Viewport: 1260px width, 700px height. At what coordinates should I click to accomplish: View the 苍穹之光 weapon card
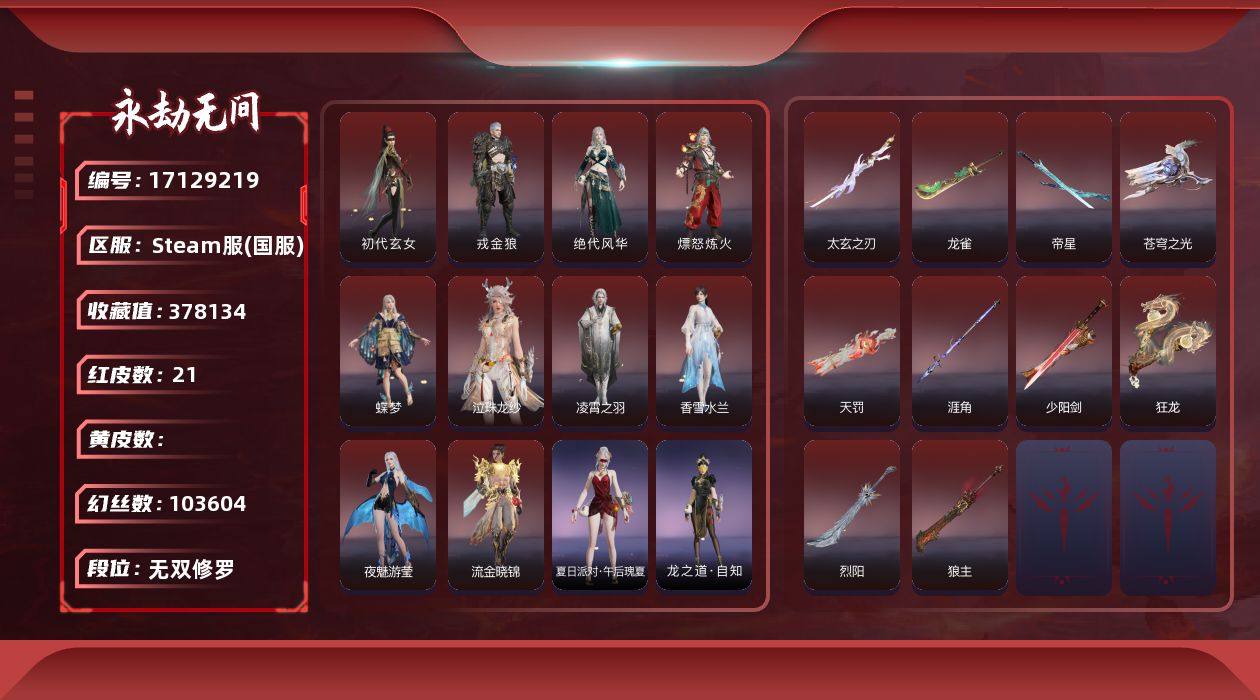point(1168,187)
